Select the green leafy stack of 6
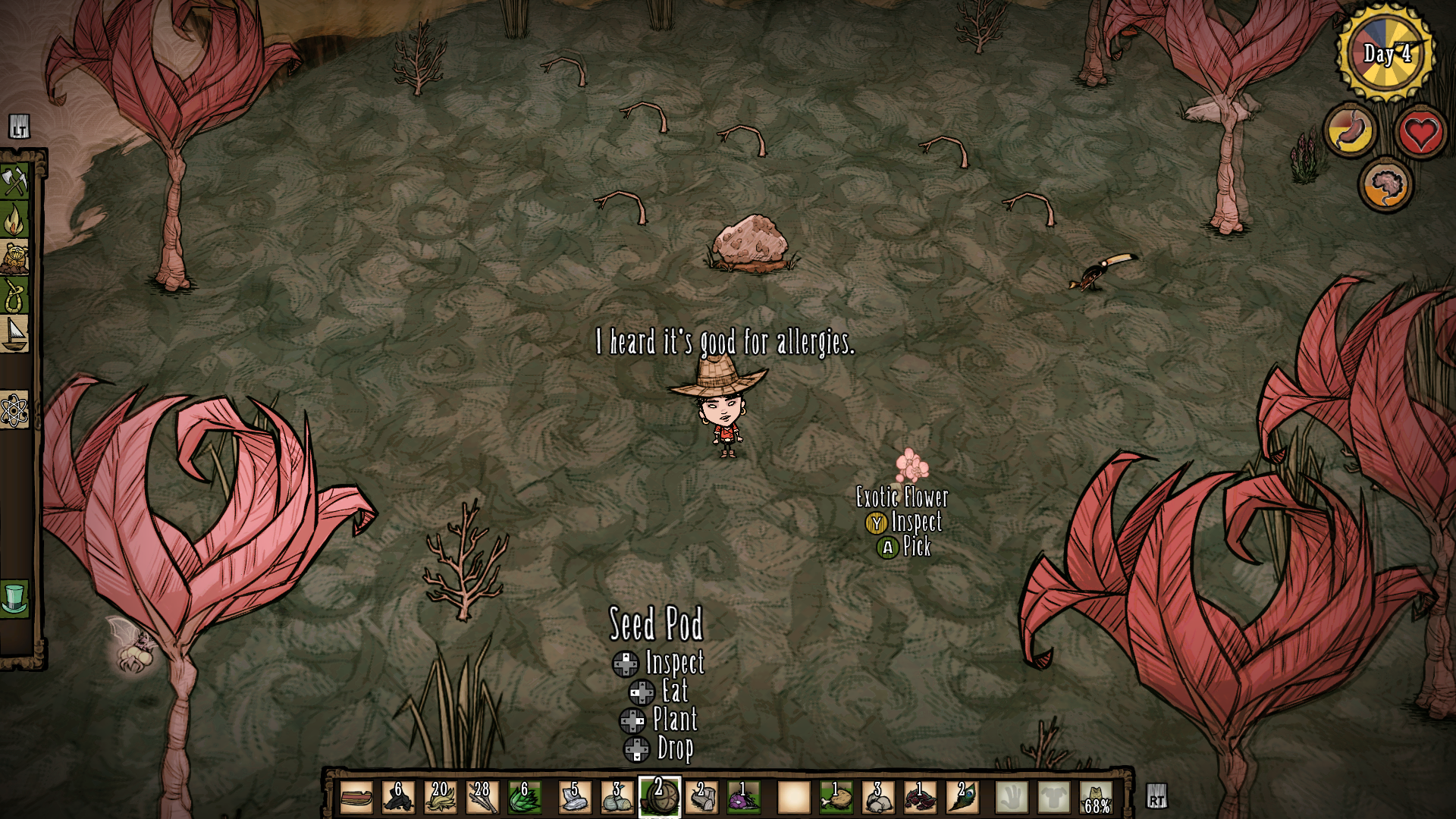 point(524,798)
